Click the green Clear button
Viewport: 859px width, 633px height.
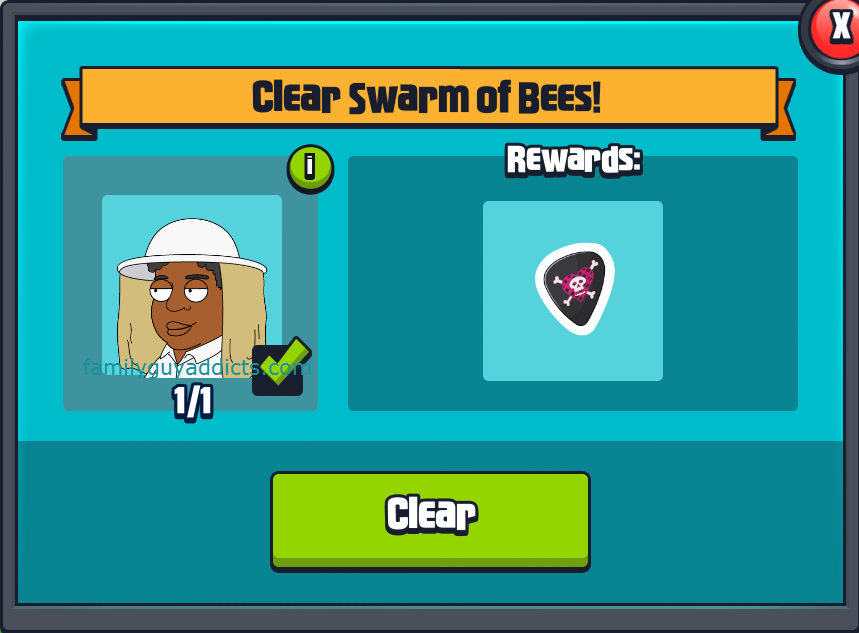[430, 518]
